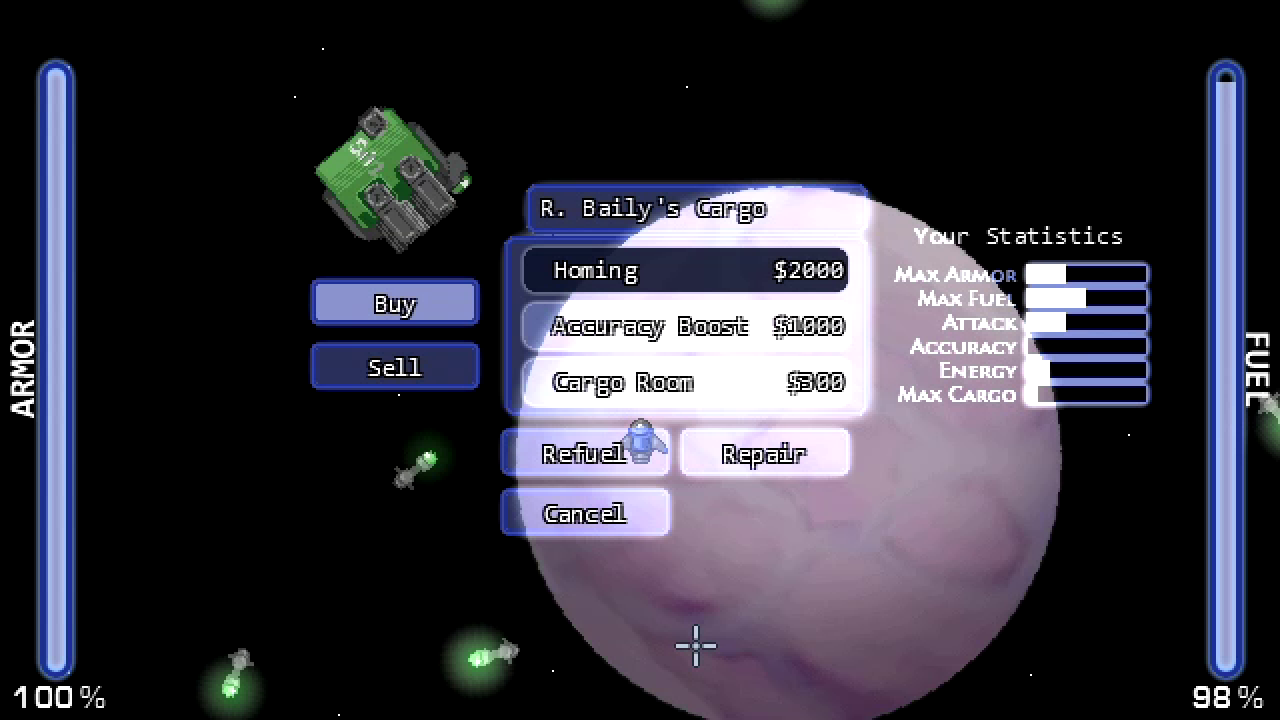Dismiss the shop with Cancel
This screenshot has height=720, width=1280.
[585, 512]
